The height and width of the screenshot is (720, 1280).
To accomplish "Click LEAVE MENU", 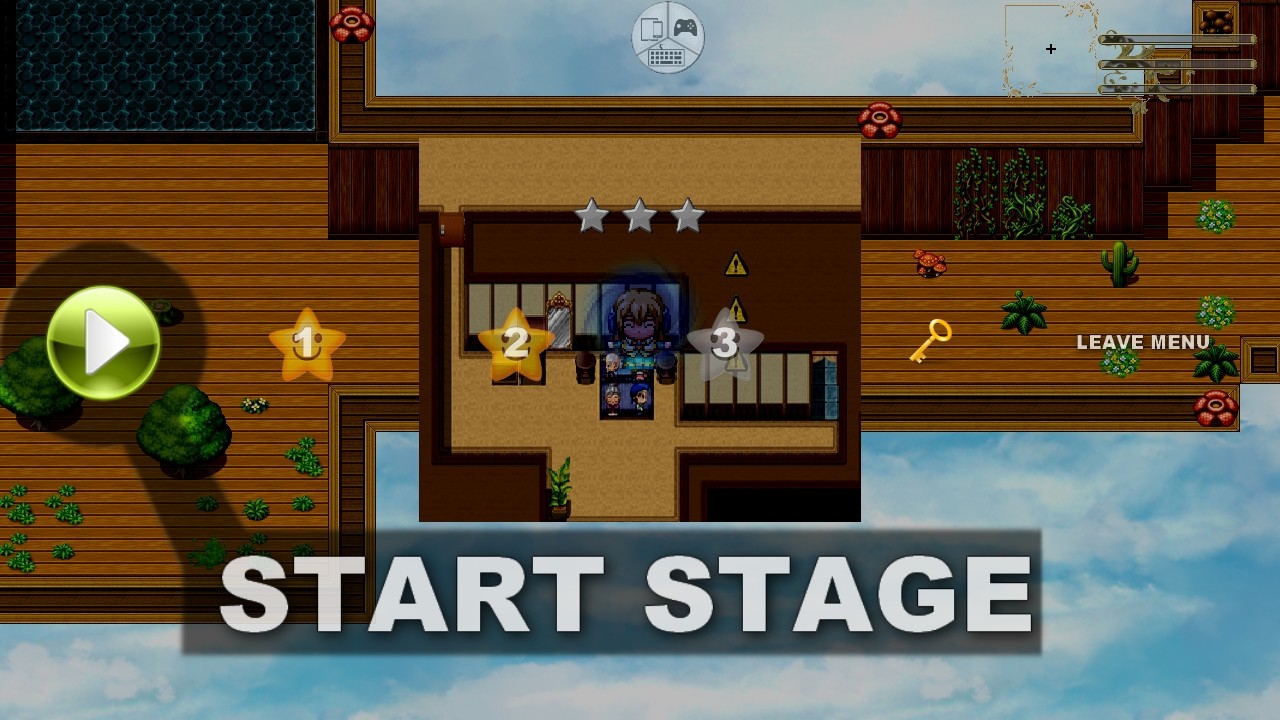I will [x=1142, y=342].
